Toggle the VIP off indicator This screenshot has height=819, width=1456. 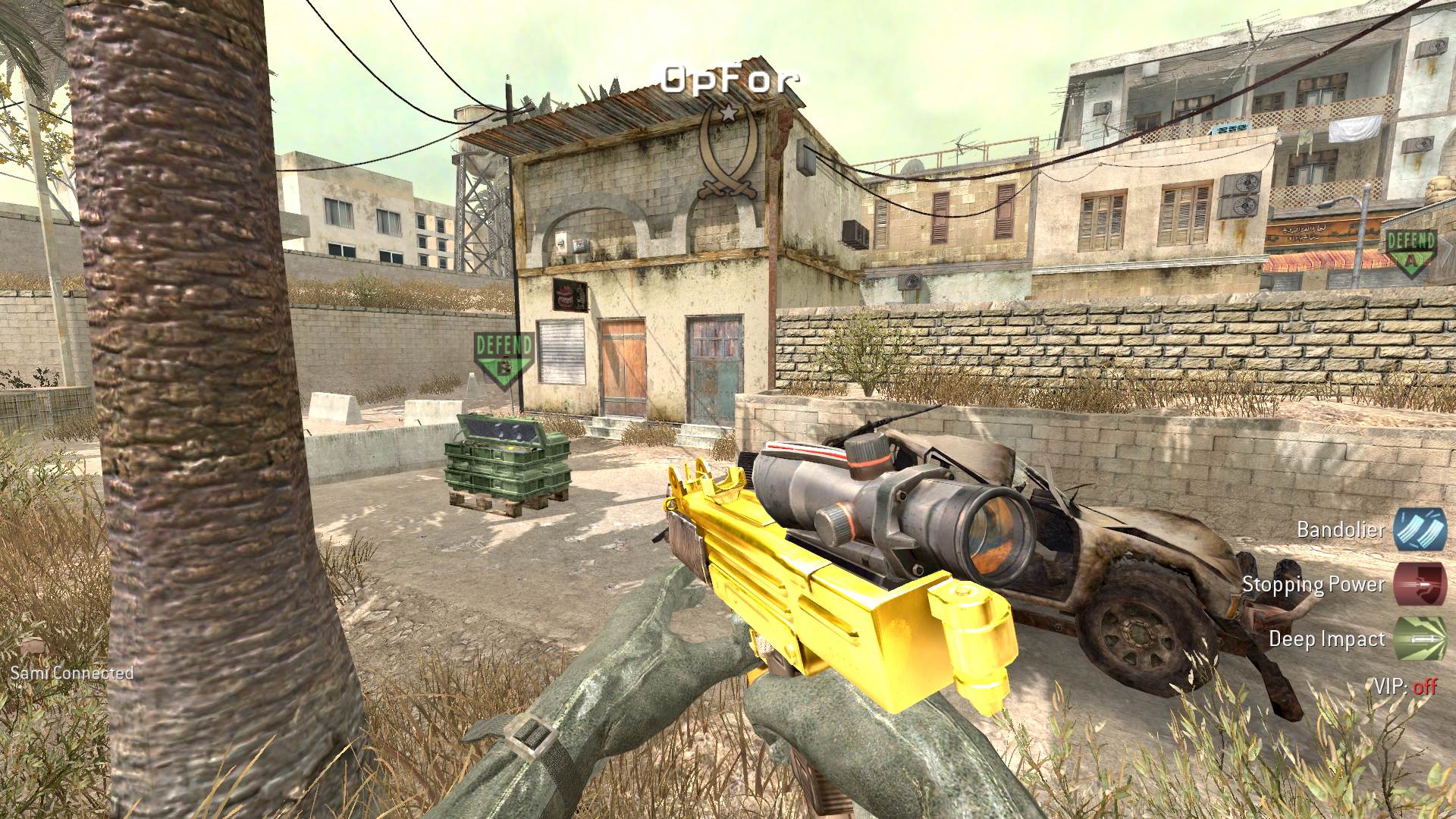point(1405,687)
